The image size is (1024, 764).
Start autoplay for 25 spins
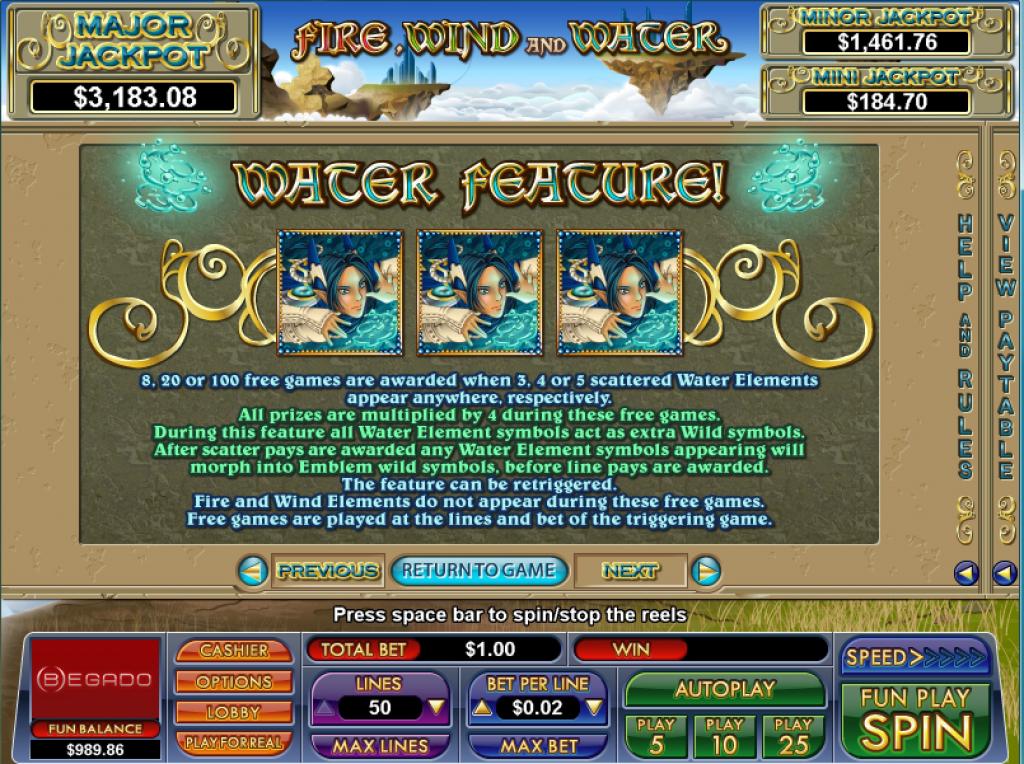coord(793,736)
